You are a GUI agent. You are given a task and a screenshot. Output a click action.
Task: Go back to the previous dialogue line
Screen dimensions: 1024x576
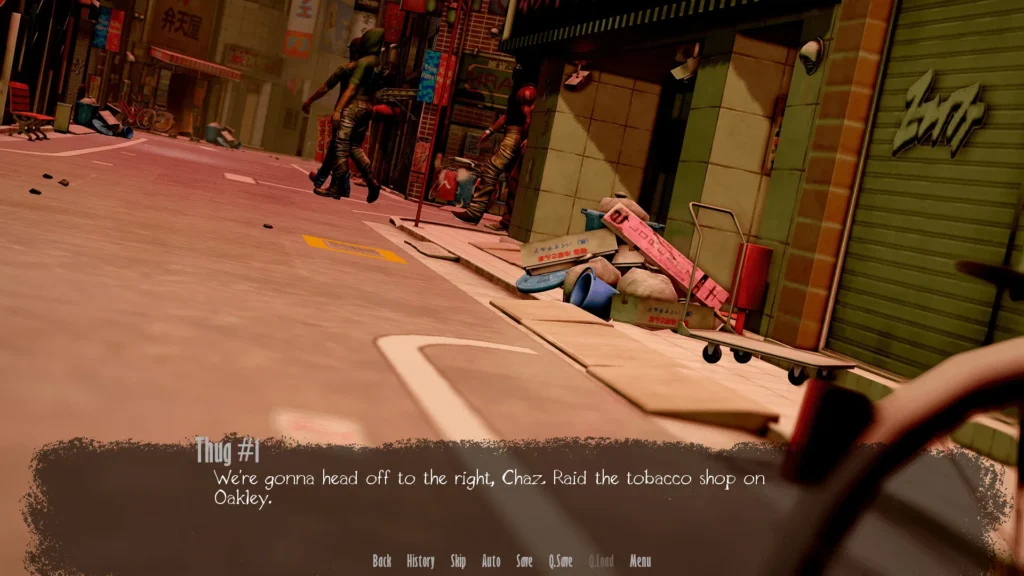pos(381,561)
